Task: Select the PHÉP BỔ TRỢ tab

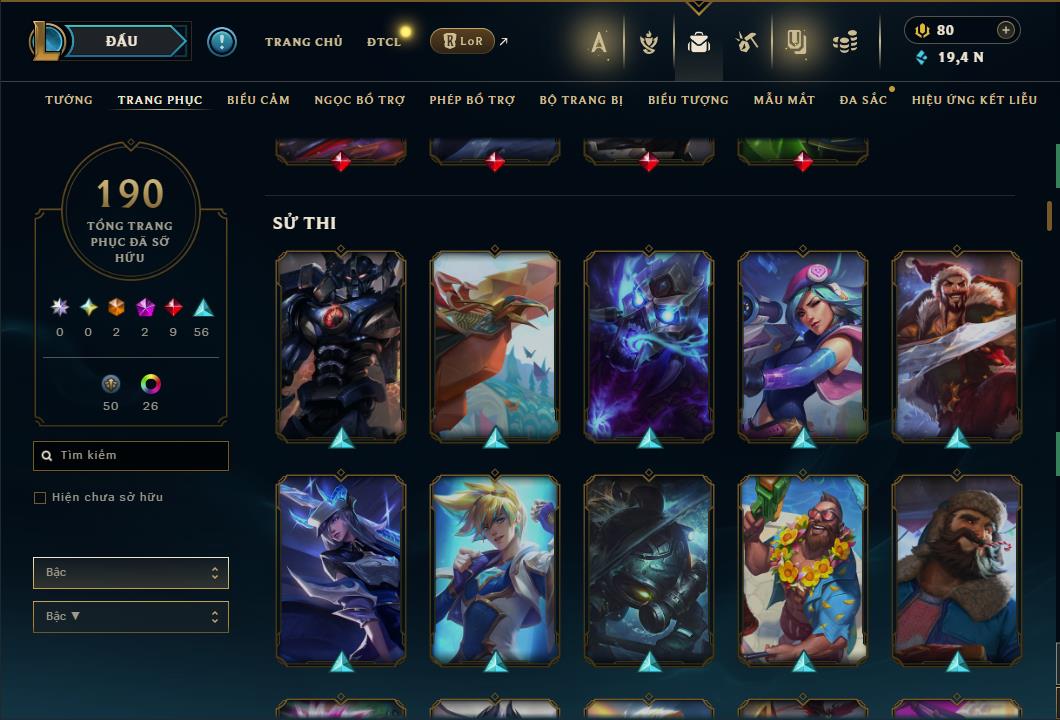Action: point(472,100)
